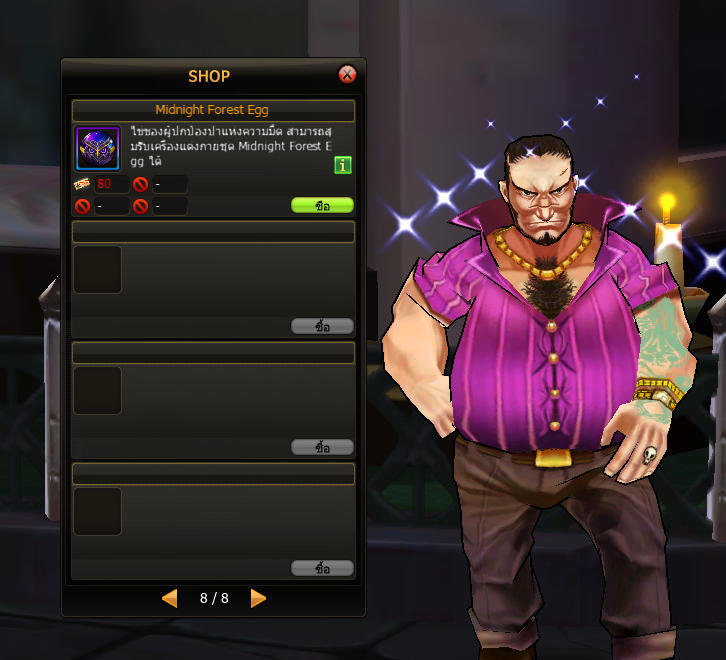Close the SHOP window
This screenshot has width=726, height=660.
pos(347,74)
